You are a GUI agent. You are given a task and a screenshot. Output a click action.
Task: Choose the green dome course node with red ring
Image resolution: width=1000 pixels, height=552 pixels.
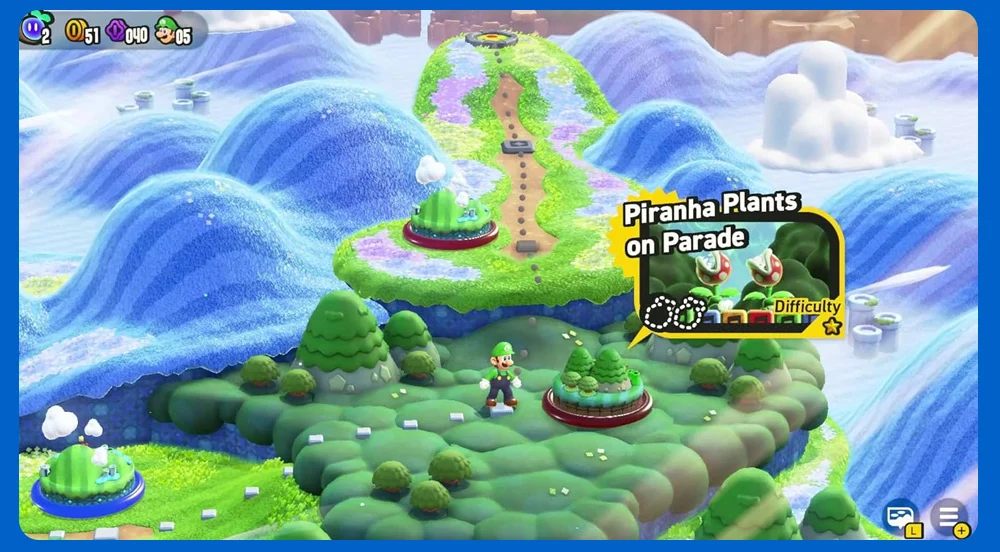pyautogui.click(x=450, y=218)
